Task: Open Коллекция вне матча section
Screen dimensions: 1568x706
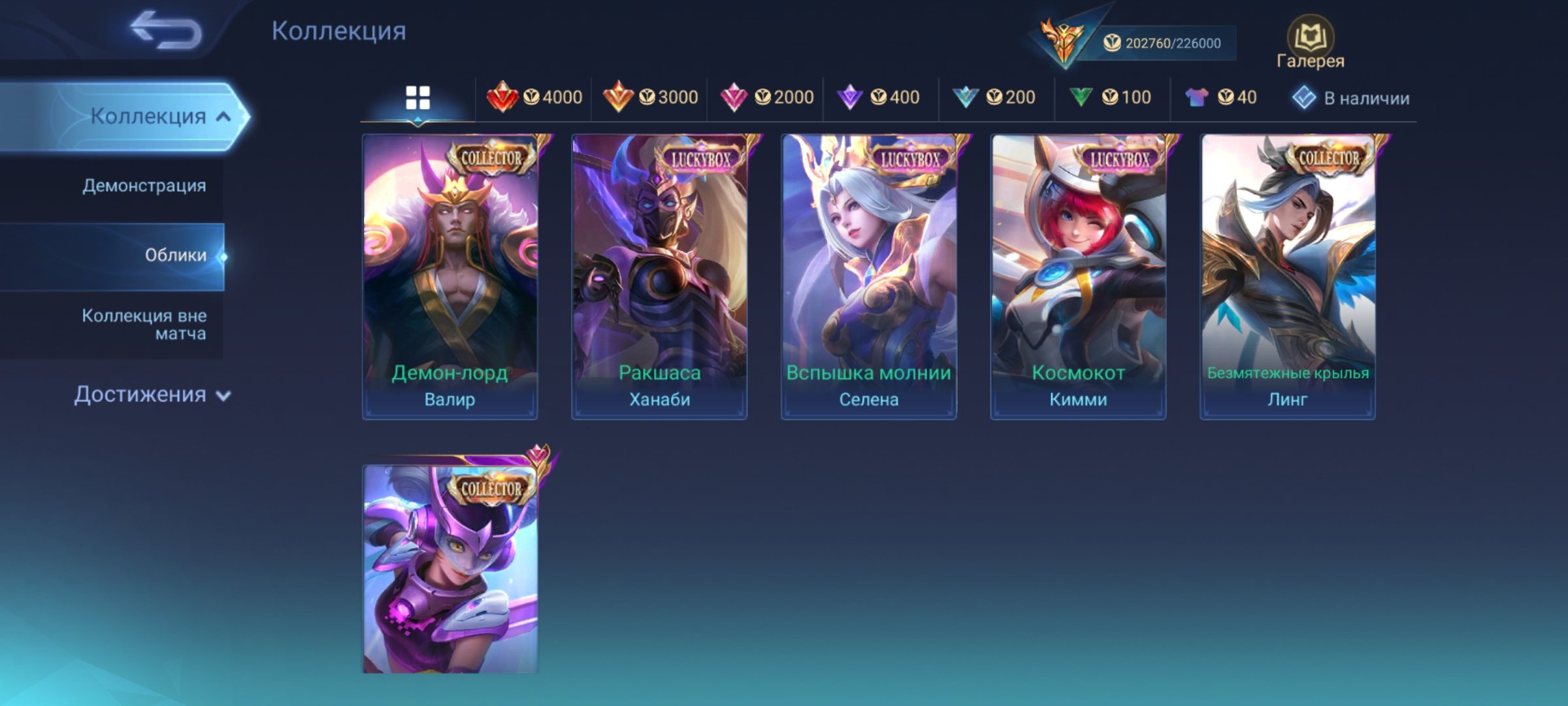Action: point(144,324)
